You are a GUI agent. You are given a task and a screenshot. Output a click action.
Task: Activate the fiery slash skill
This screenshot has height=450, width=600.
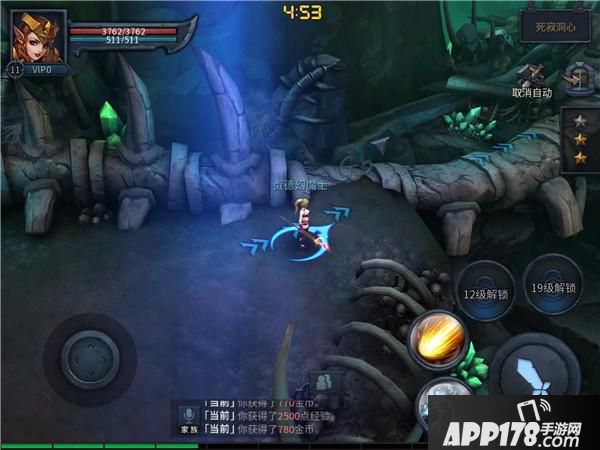coord(438,340)
